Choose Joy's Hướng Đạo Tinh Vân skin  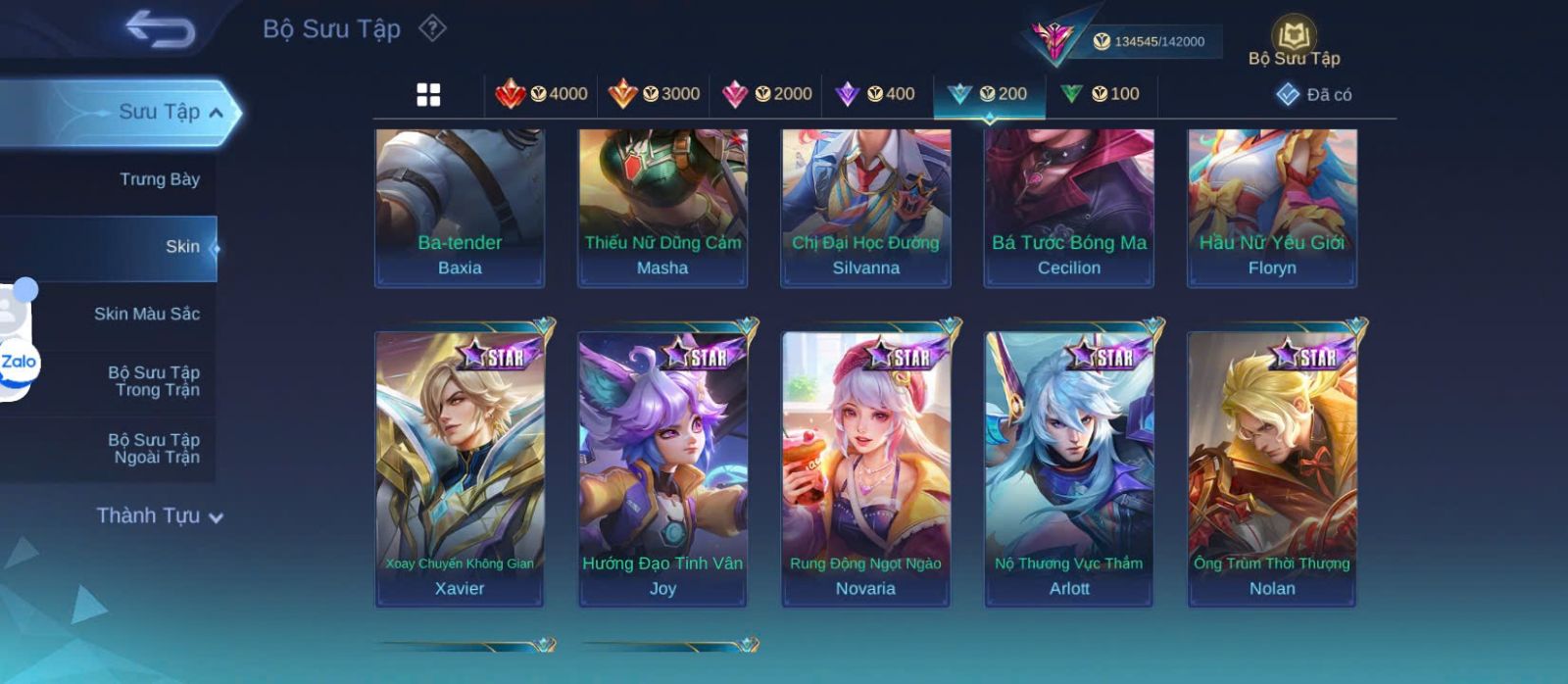[662, 468]
